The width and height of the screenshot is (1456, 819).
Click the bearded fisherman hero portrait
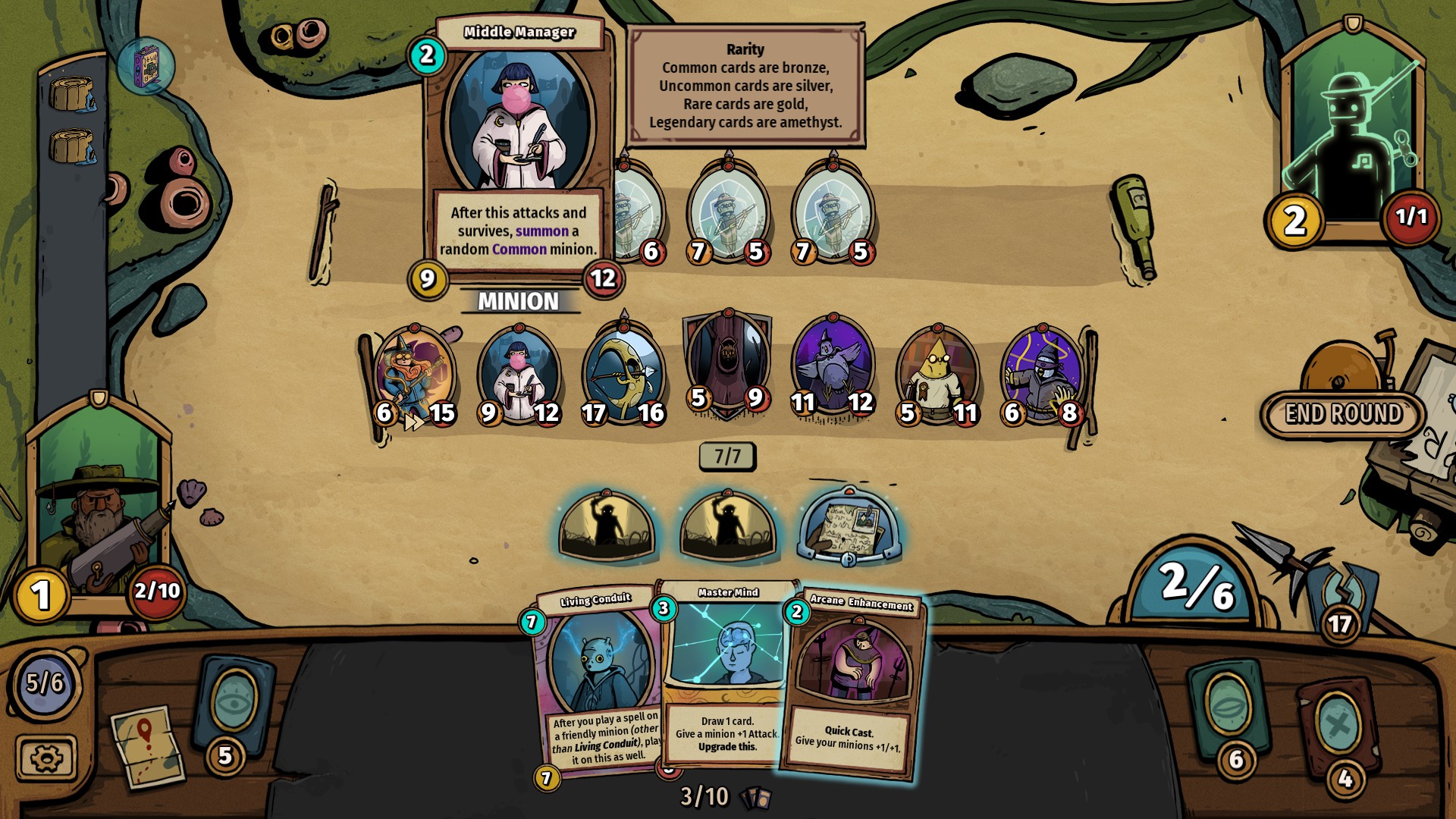coord(99,516)
